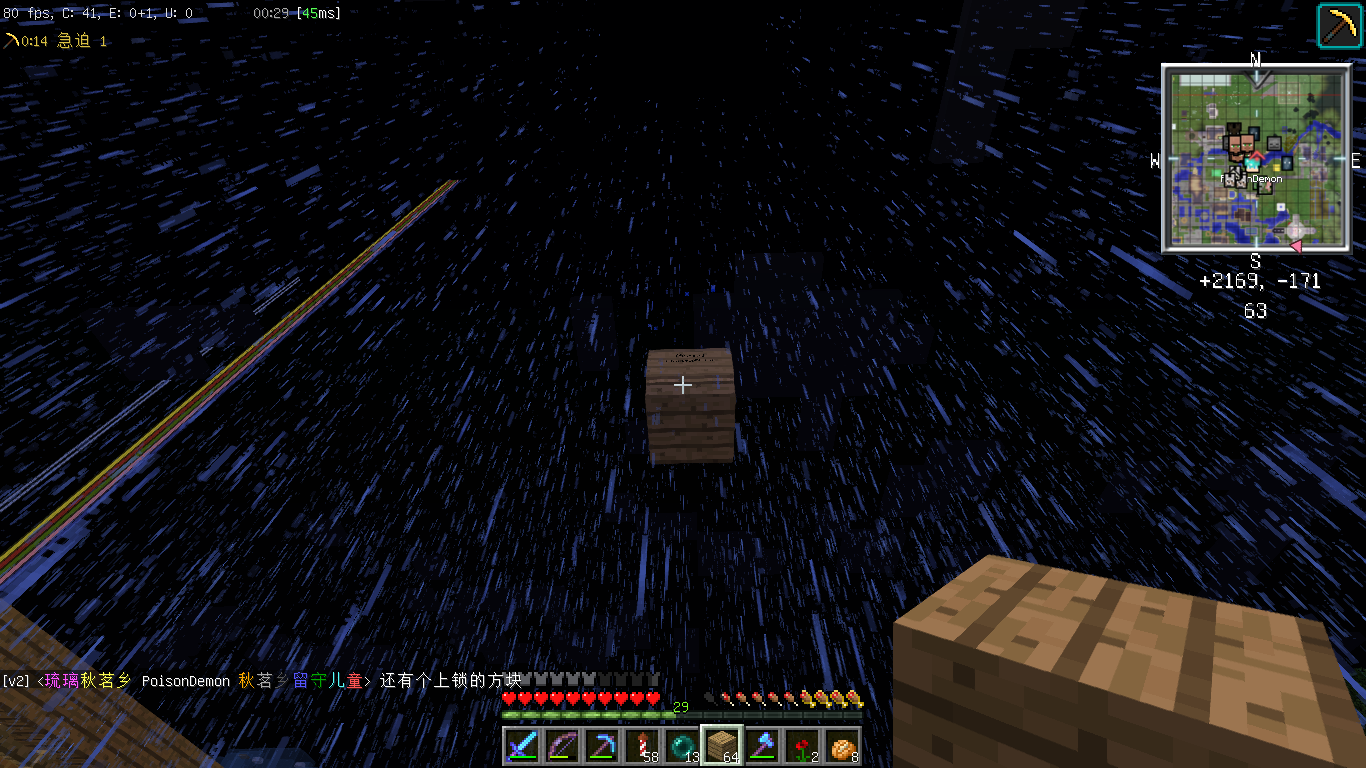1366x768 pixels.
Task: Pick the ender pearl slot
Action: point(682,746)
